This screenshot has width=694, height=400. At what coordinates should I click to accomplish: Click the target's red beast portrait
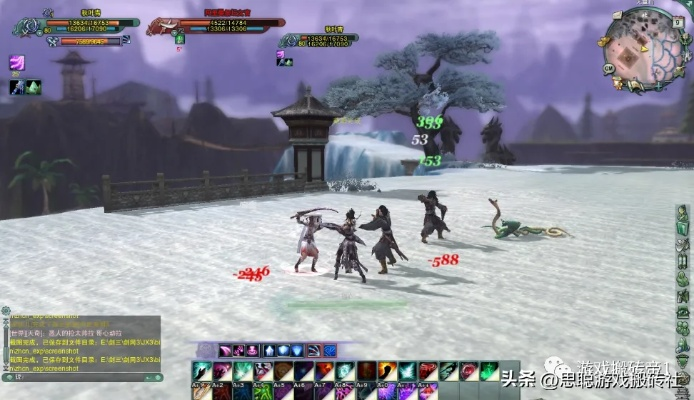pyautogui.click(x=163, y=24)
